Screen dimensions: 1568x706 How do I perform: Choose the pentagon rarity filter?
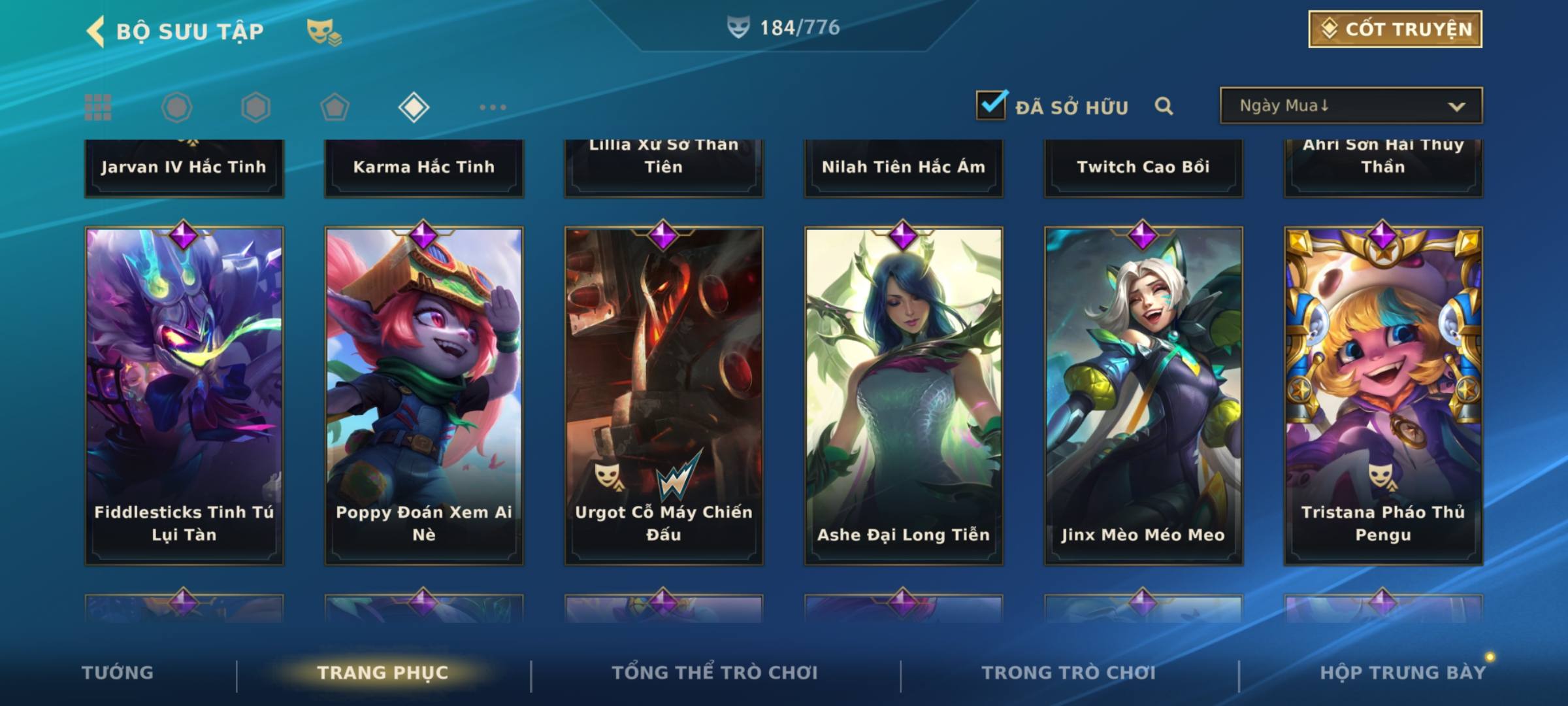(335, 107)
